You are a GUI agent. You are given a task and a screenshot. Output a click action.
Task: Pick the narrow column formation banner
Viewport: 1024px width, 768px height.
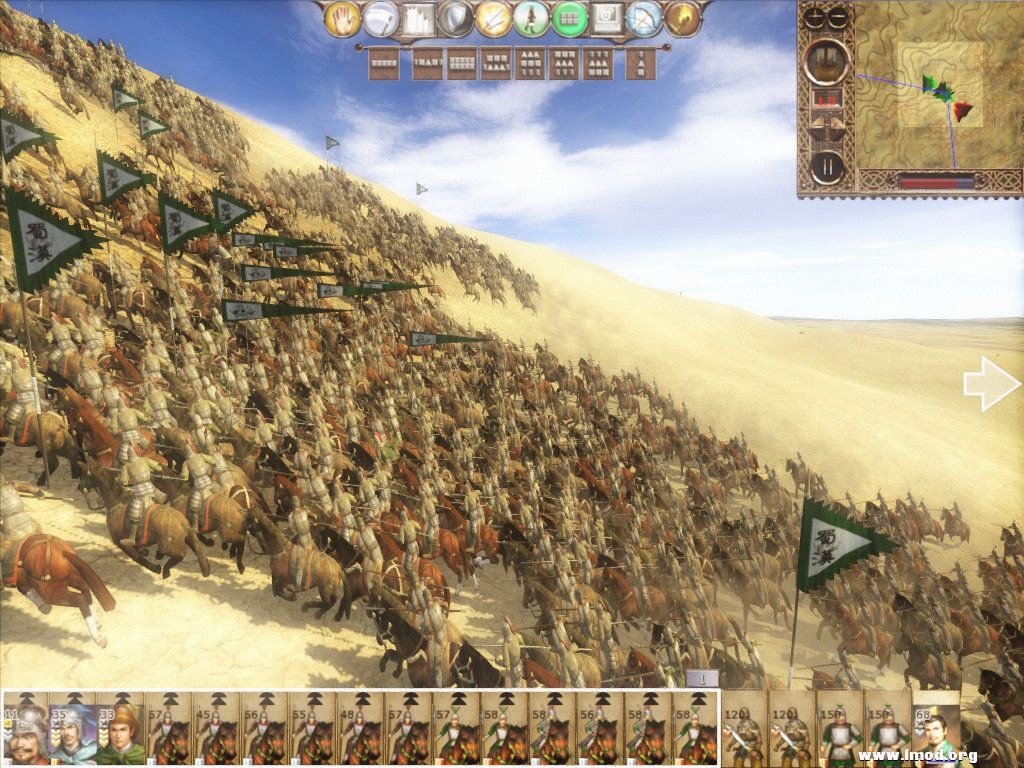640,63
